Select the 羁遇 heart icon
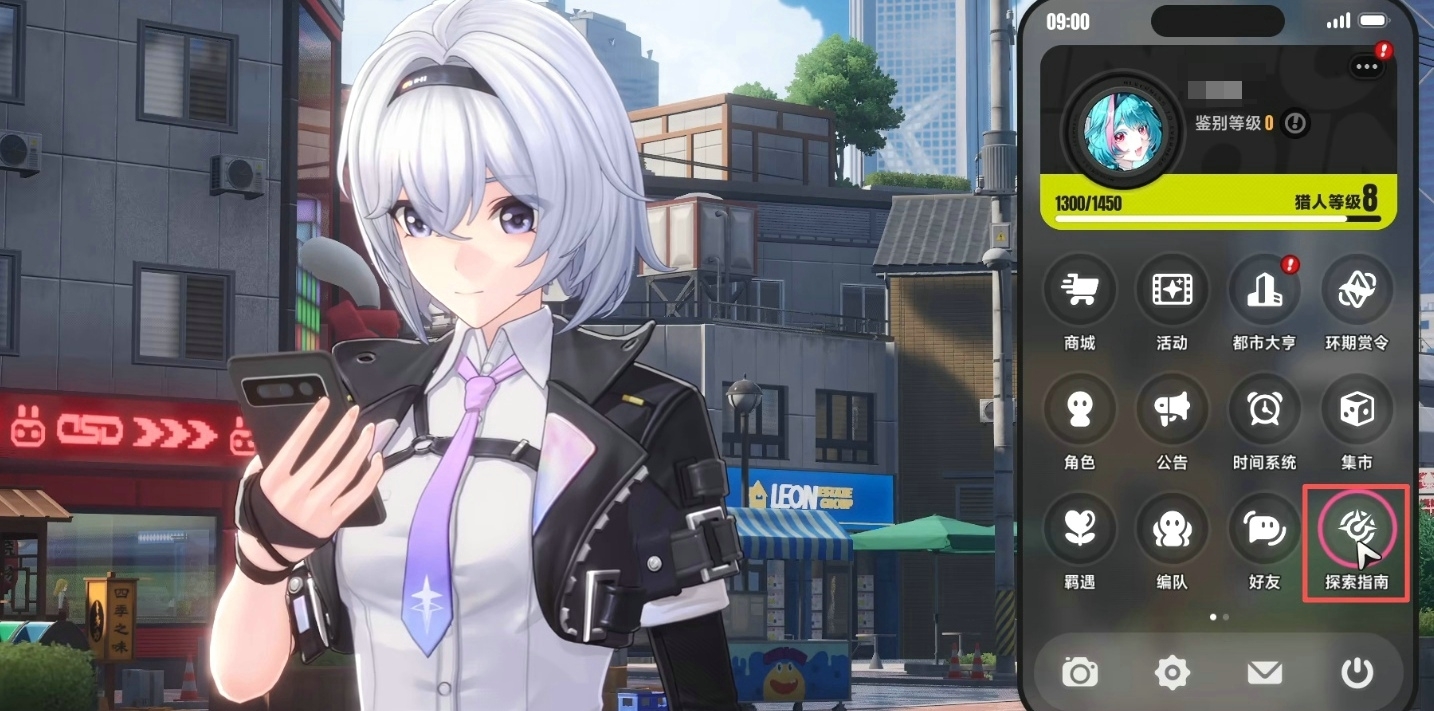 pos(1079,529)
